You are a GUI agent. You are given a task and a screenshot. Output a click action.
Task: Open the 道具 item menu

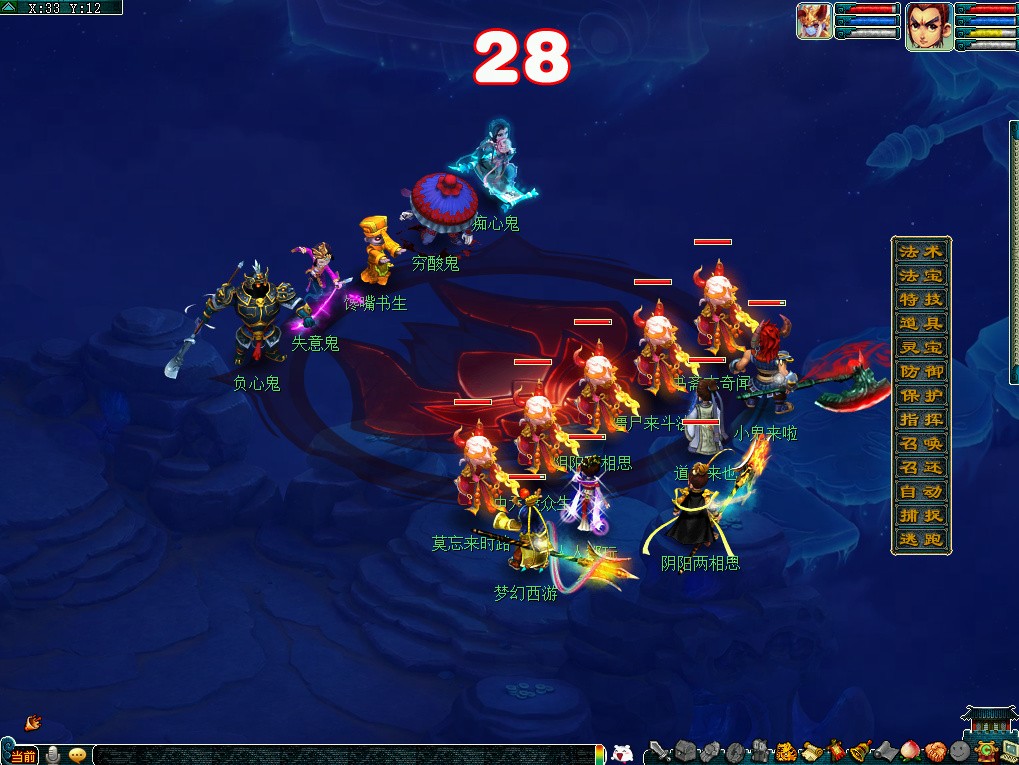pyautogui.click(x=920, y=323)
